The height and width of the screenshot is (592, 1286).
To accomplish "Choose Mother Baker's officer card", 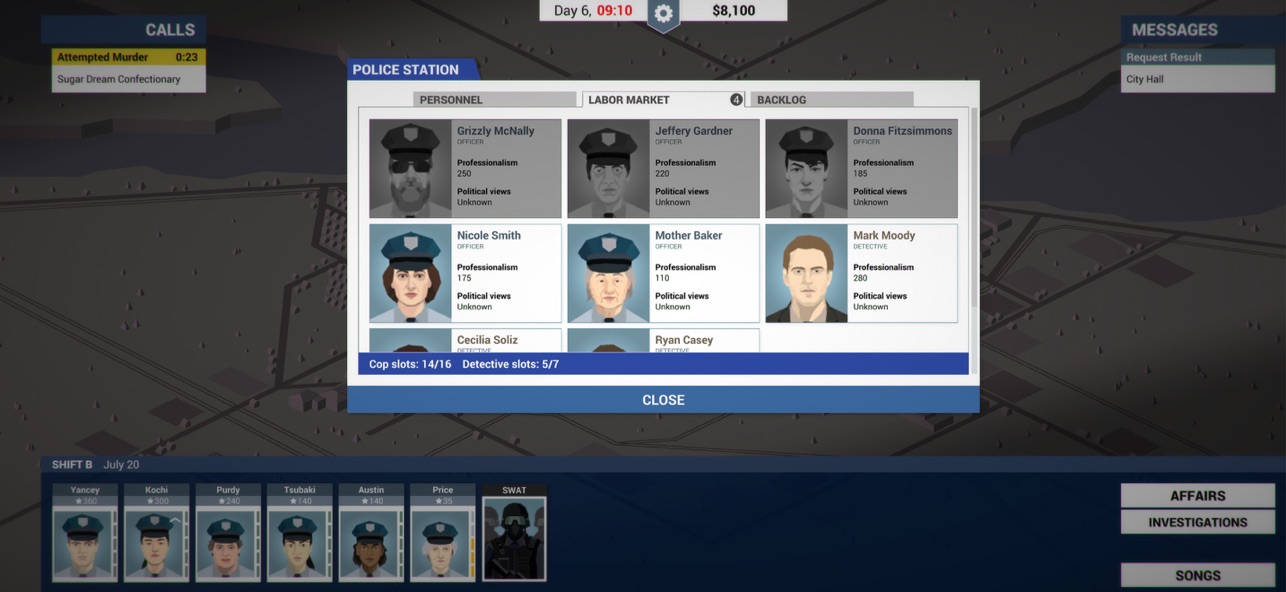I will [663, 273].
